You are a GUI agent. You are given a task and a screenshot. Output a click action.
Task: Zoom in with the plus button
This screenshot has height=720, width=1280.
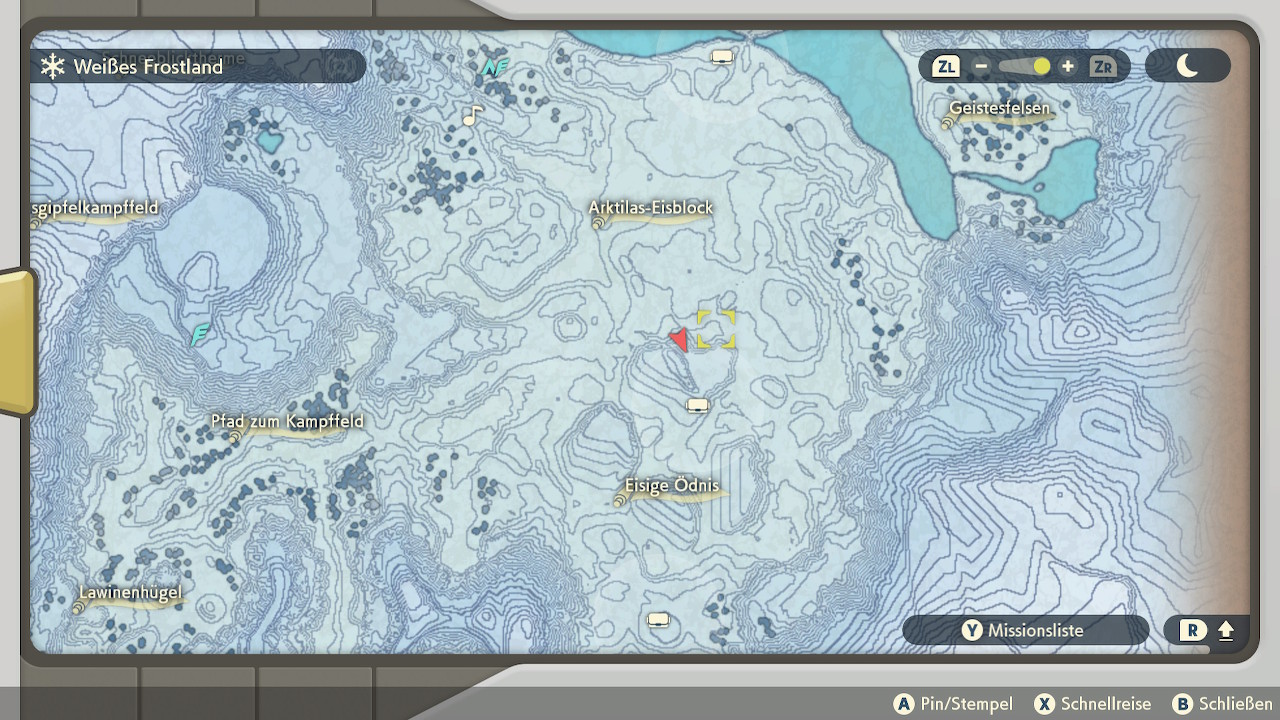pos(1068,67)
